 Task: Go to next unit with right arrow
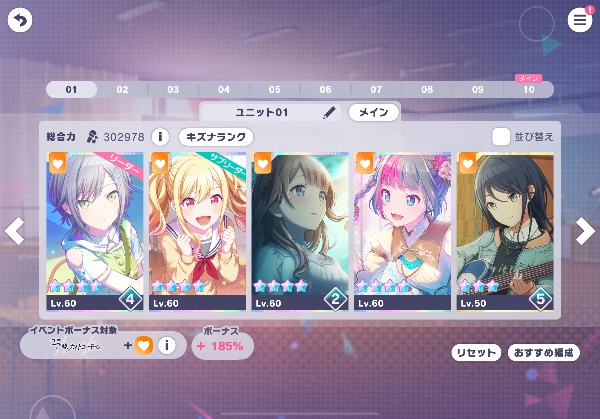[586, 231]
